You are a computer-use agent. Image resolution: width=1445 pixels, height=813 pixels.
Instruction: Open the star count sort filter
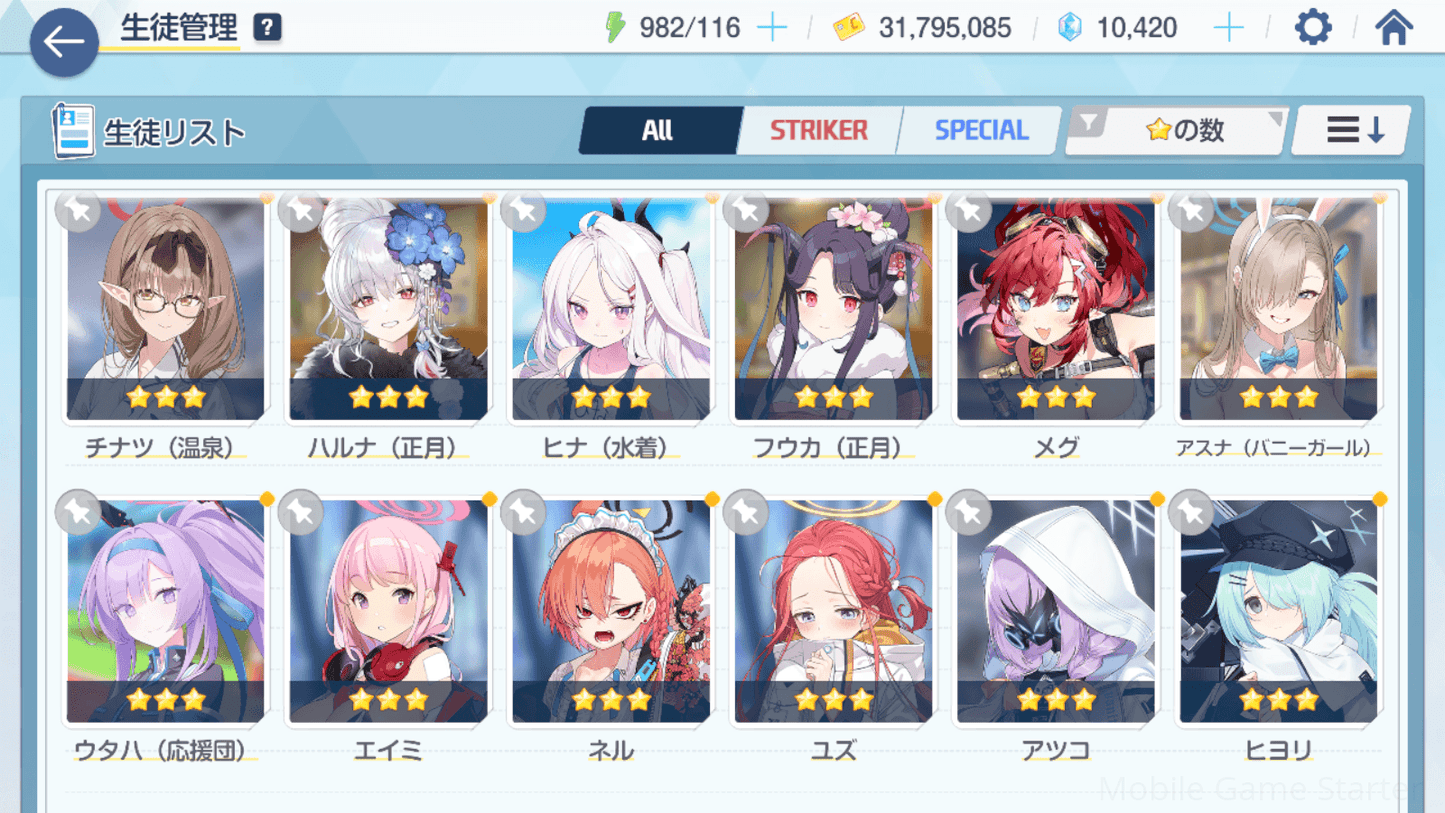(x=1177, y=131)
